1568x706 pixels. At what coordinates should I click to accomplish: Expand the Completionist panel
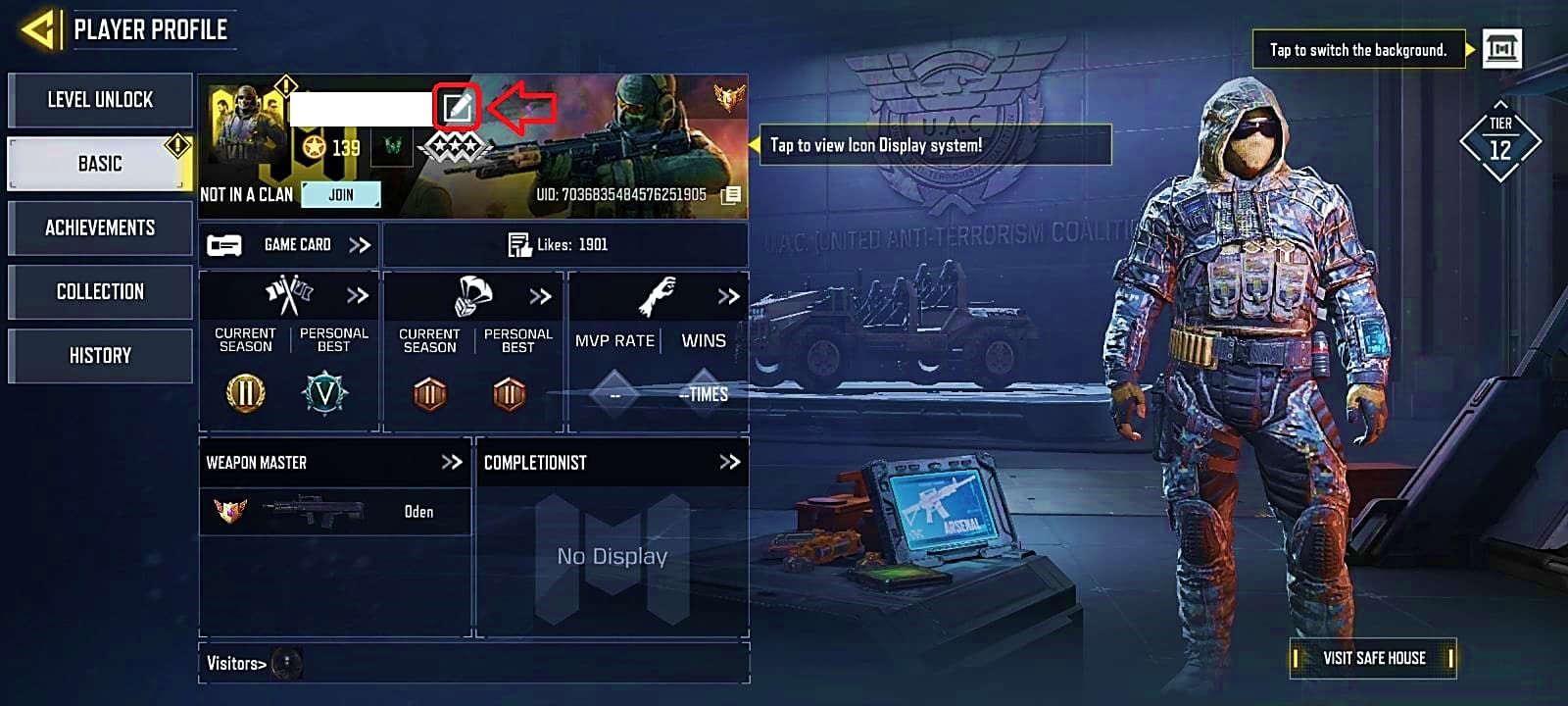click(729, 462)
